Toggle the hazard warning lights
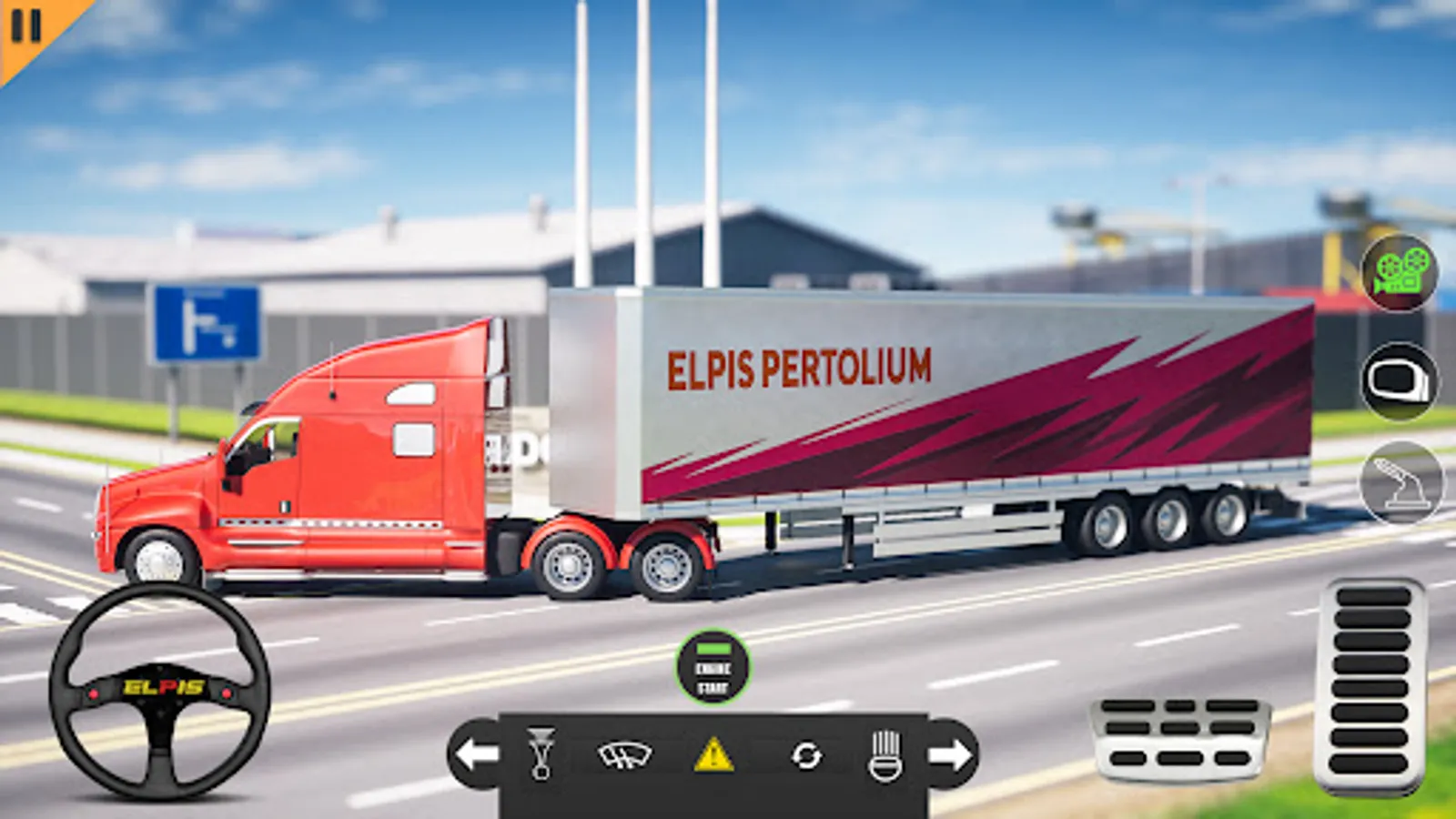Viewport: 1456px width, 819px height. click(x=713, y=754)
